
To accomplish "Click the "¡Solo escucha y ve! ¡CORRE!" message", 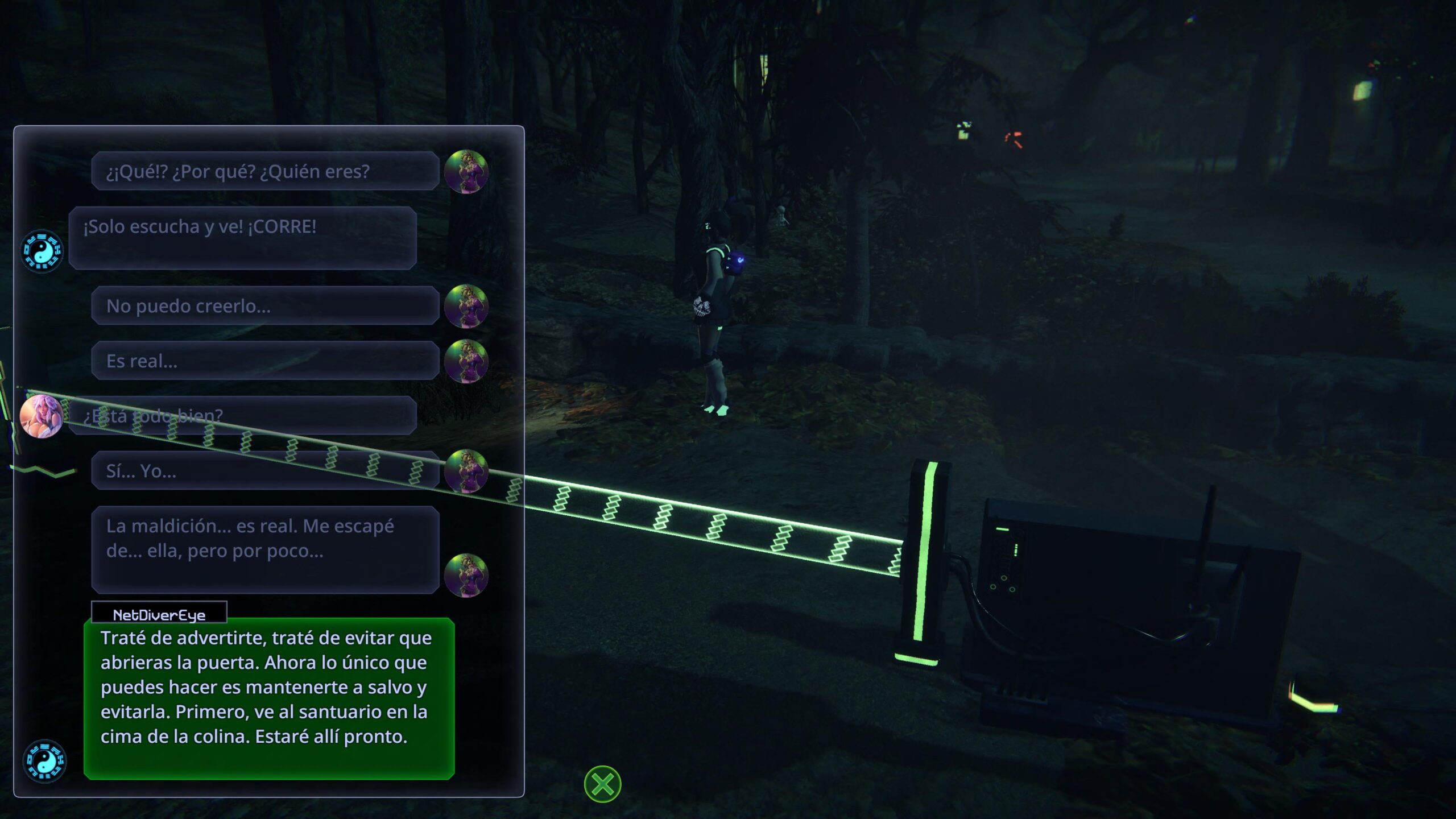I will pos(242,238).
